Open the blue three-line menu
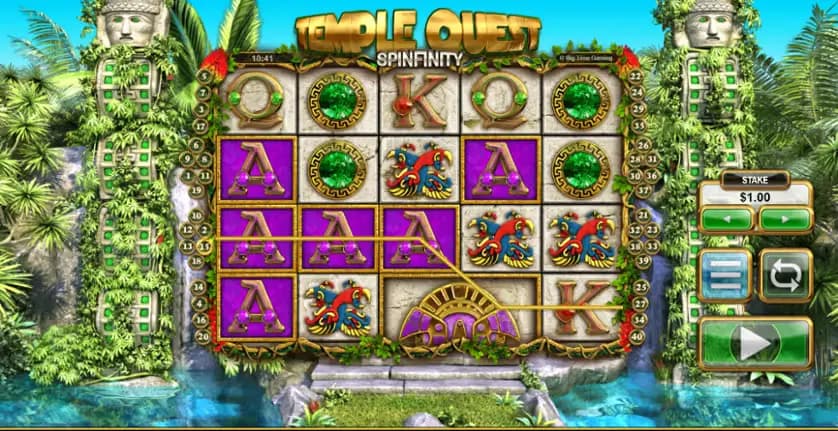The image size is (838, 431). click(x=725, y=275)
